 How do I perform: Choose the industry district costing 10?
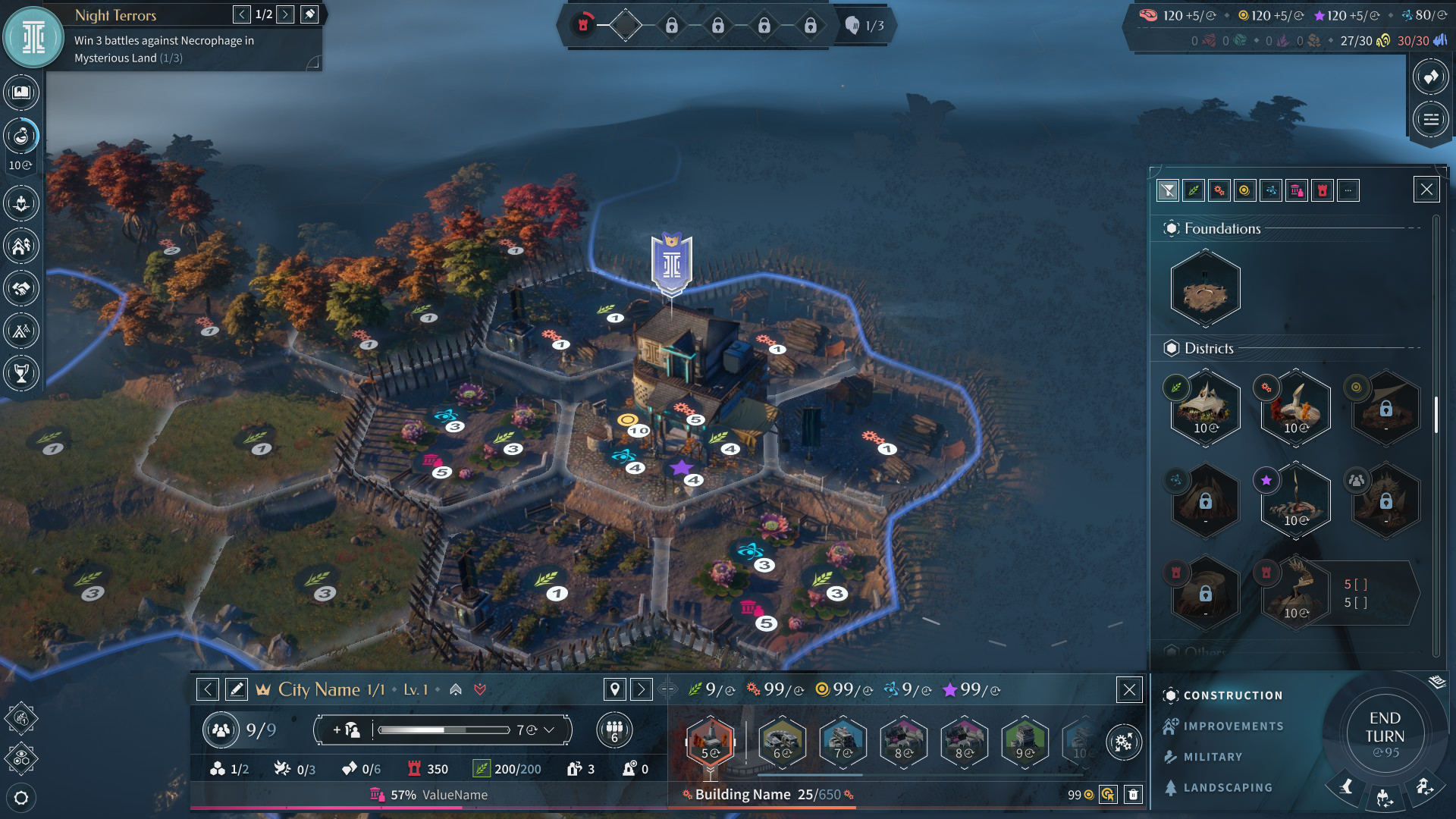(x=1295, y=408)
